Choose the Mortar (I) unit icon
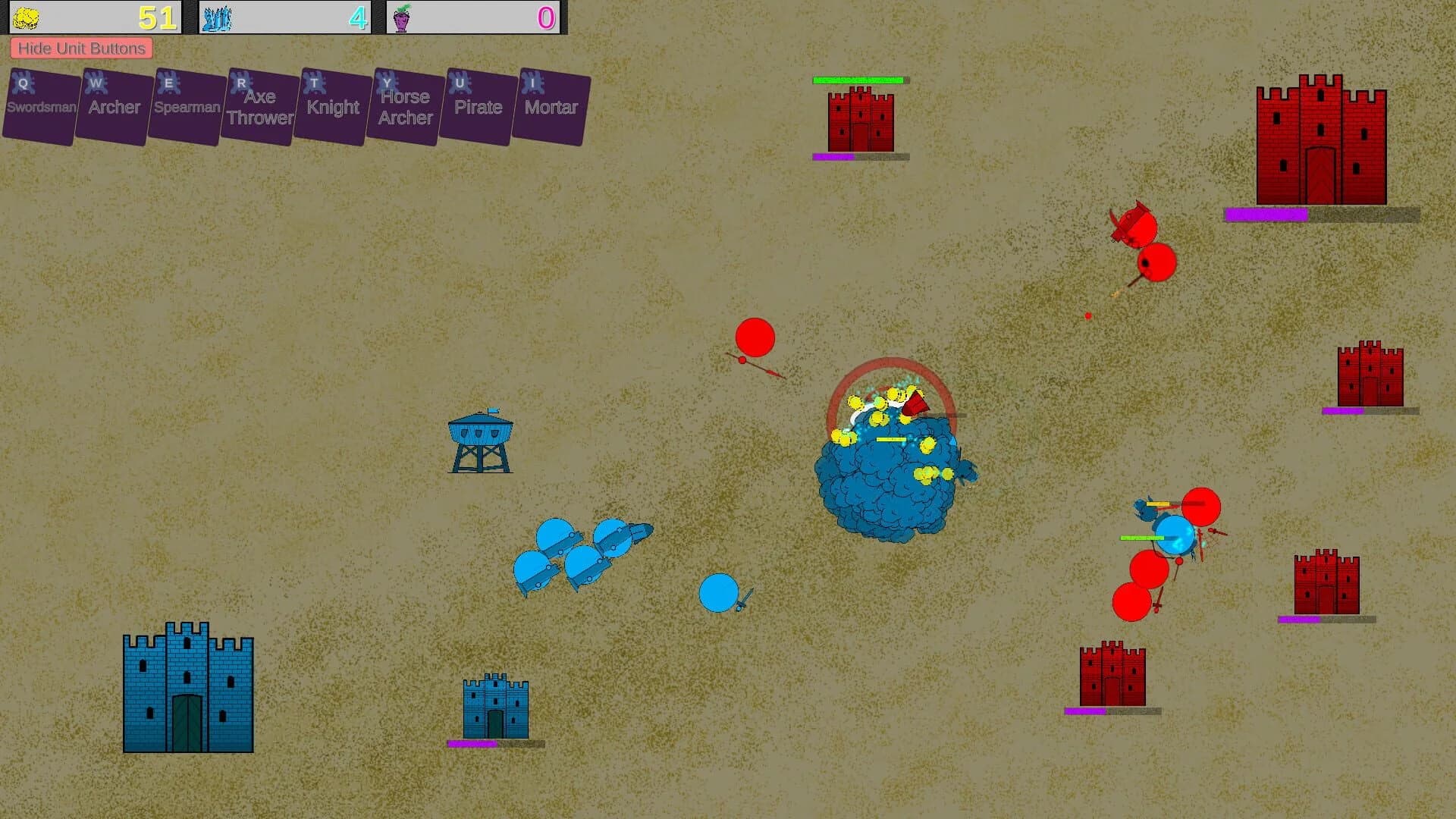Image resolution: width=1456 pixels, height=819 pixels. click(x=551, y=105)
